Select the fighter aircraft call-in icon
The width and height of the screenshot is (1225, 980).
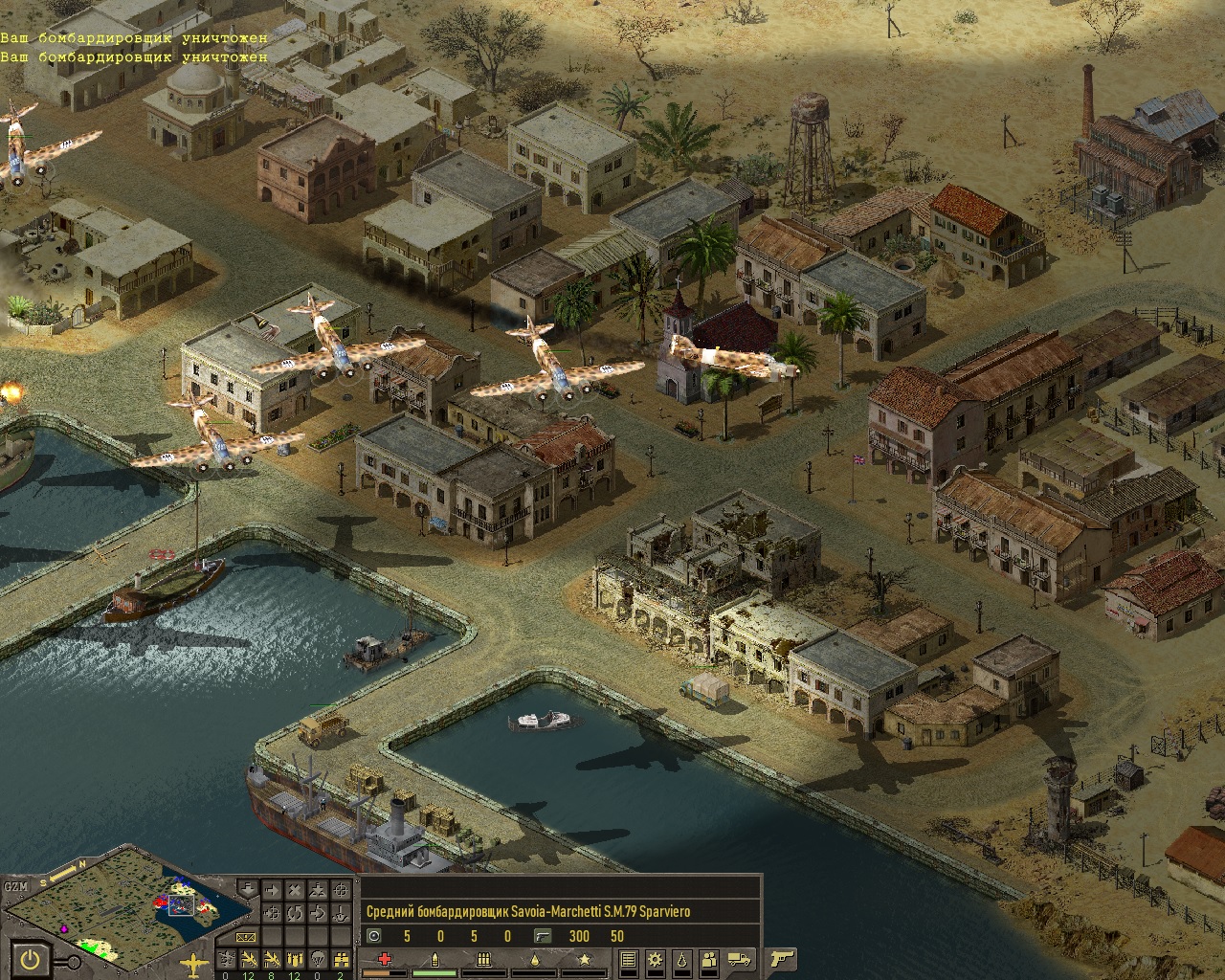[x=249, y=959]
